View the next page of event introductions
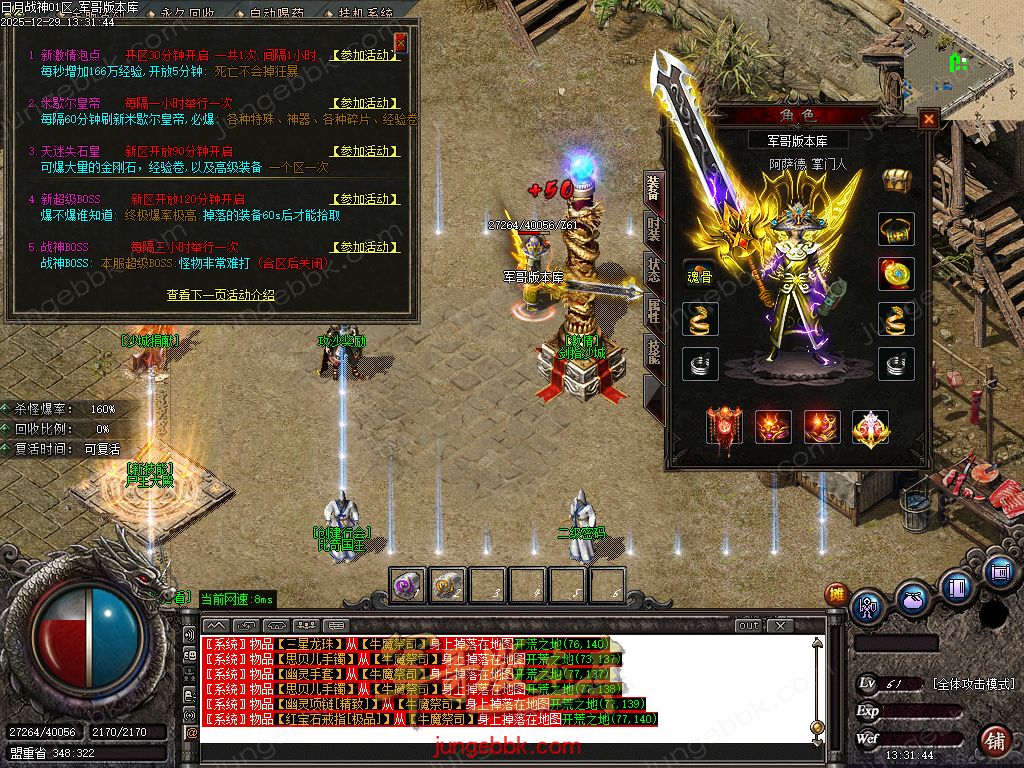This screenshot has height=768, width=1024. click(220, 296)
